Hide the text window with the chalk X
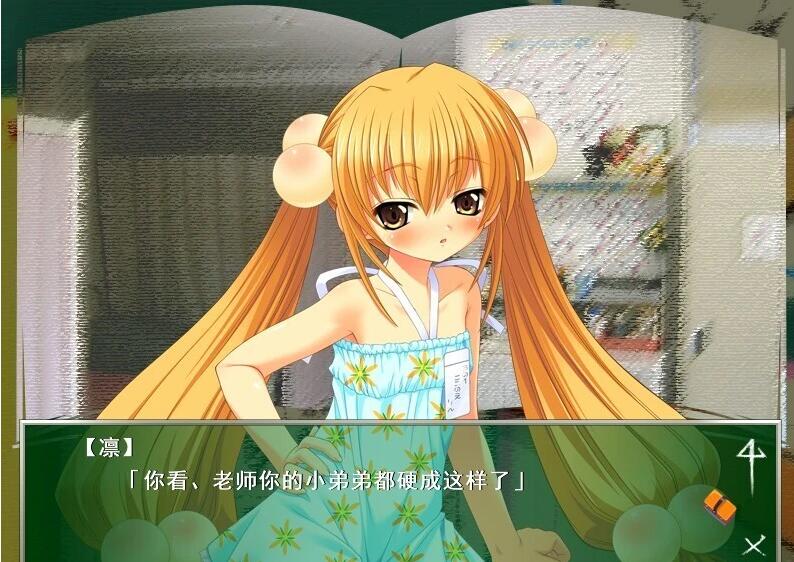This screenshot has height=562, width=794. (x=754, y=544)
